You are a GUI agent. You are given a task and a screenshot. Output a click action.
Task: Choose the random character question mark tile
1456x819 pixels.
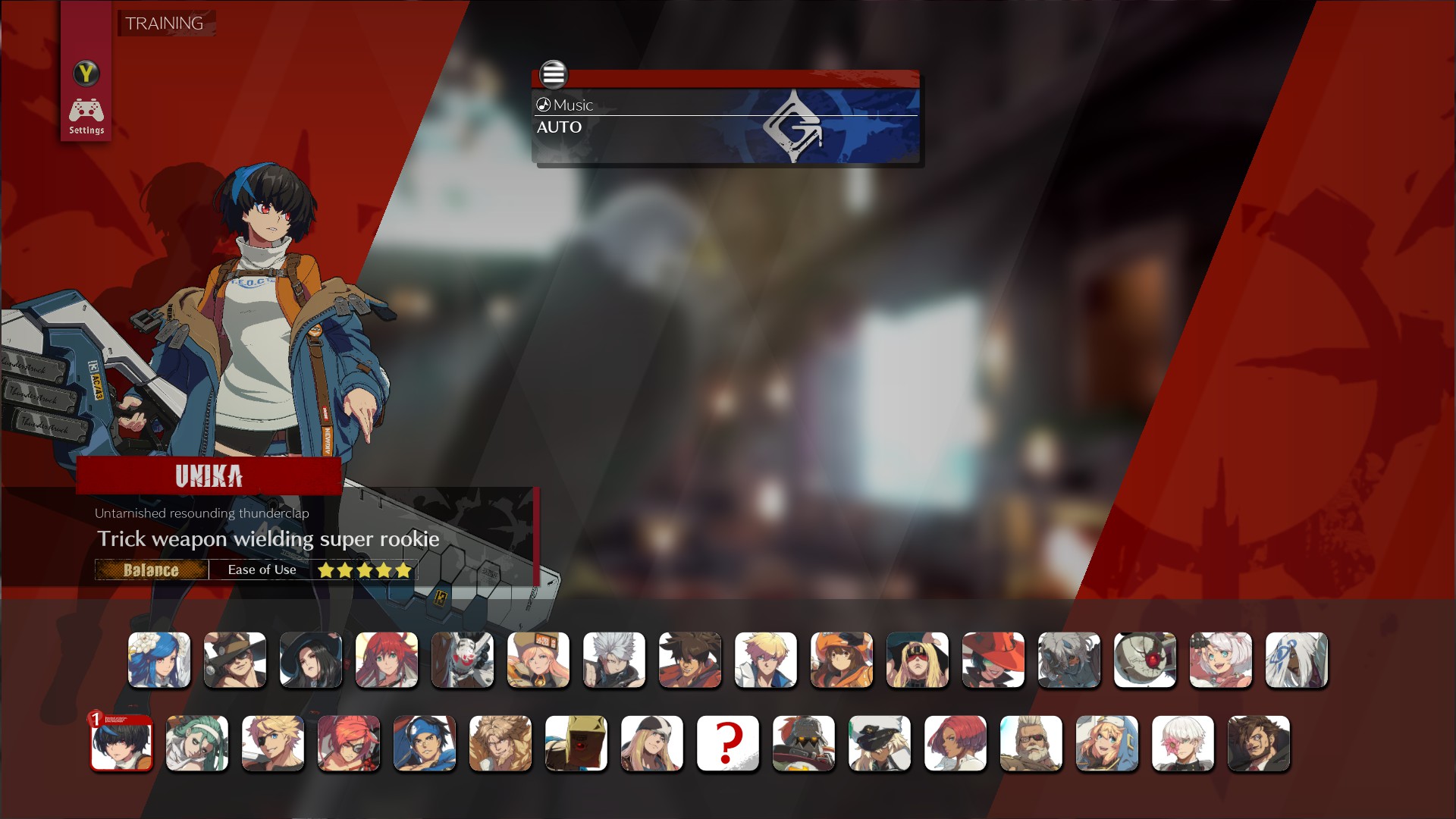coord(728,744)
